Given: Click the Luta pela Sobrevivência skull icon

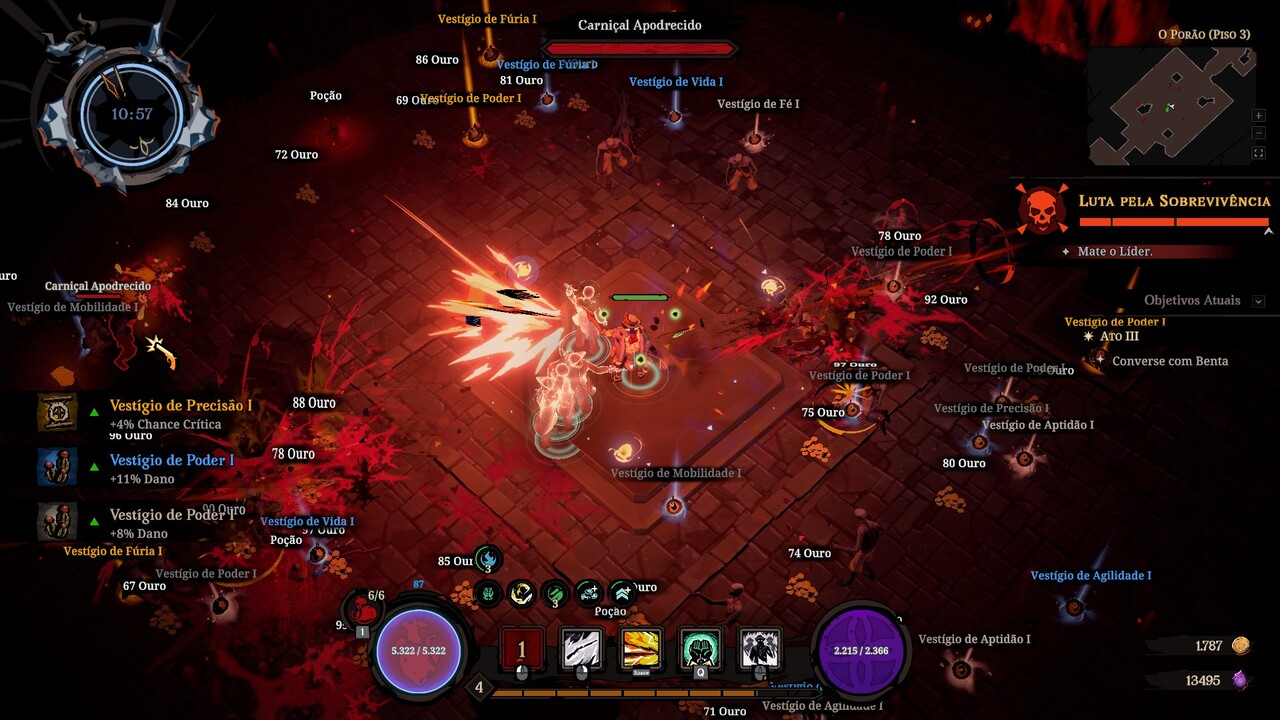Looking at the screenshot, I should point(1041,209).
